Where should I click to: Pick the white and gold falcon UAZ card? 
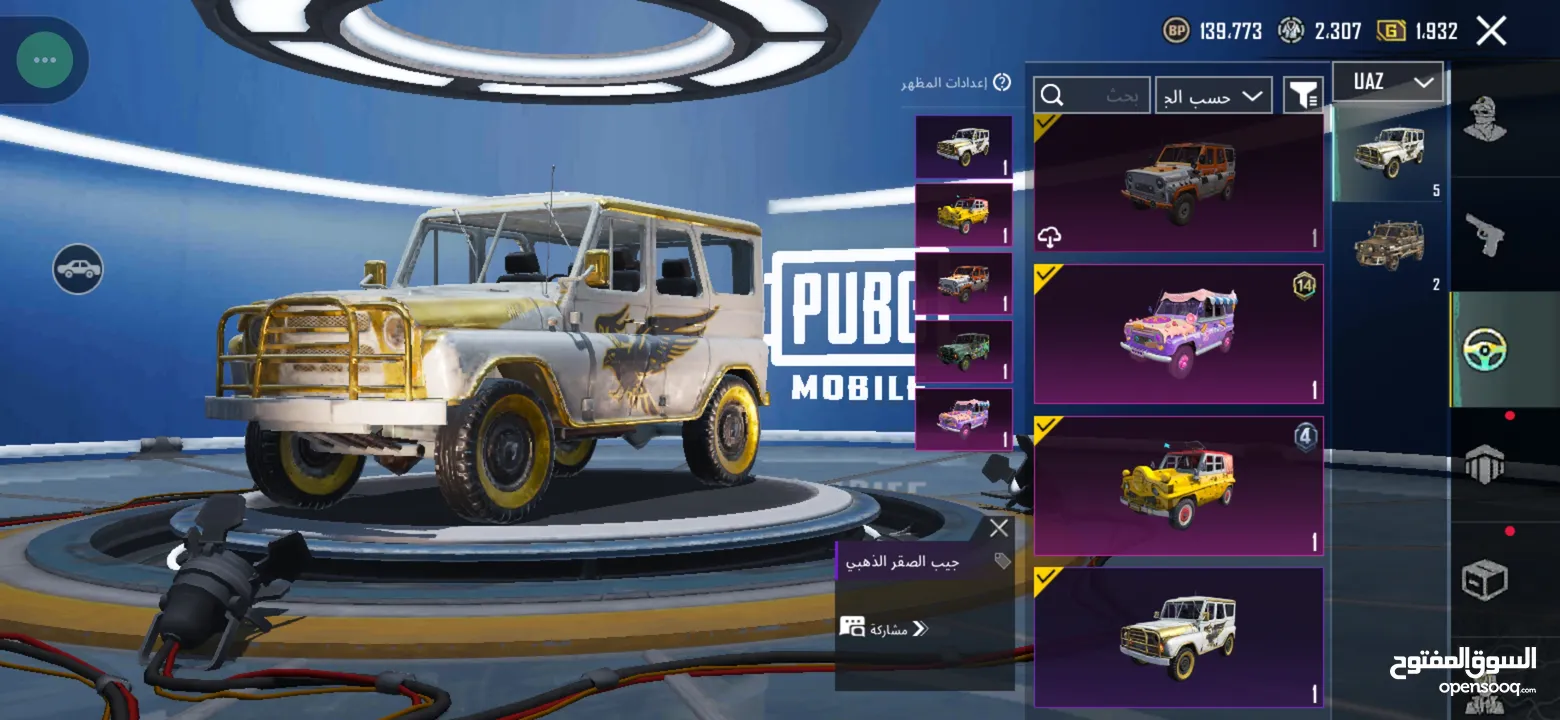(1178, 636)
